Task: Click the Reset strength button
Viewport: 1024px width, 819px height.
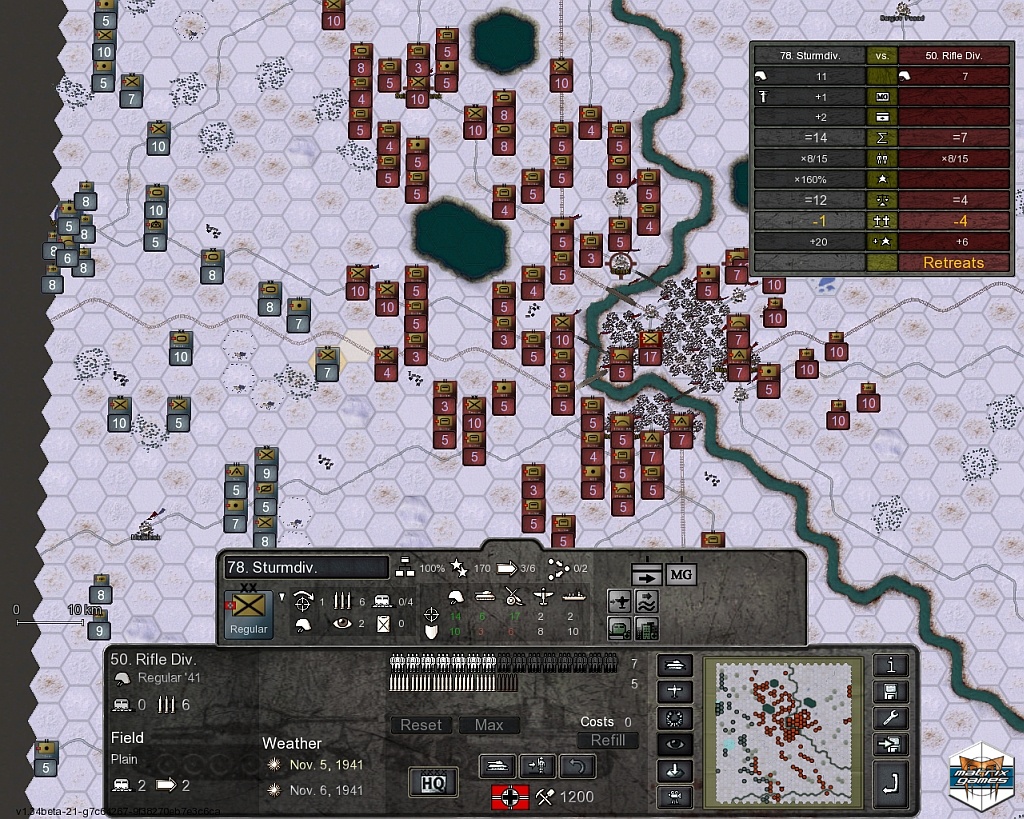Action: 421,725
